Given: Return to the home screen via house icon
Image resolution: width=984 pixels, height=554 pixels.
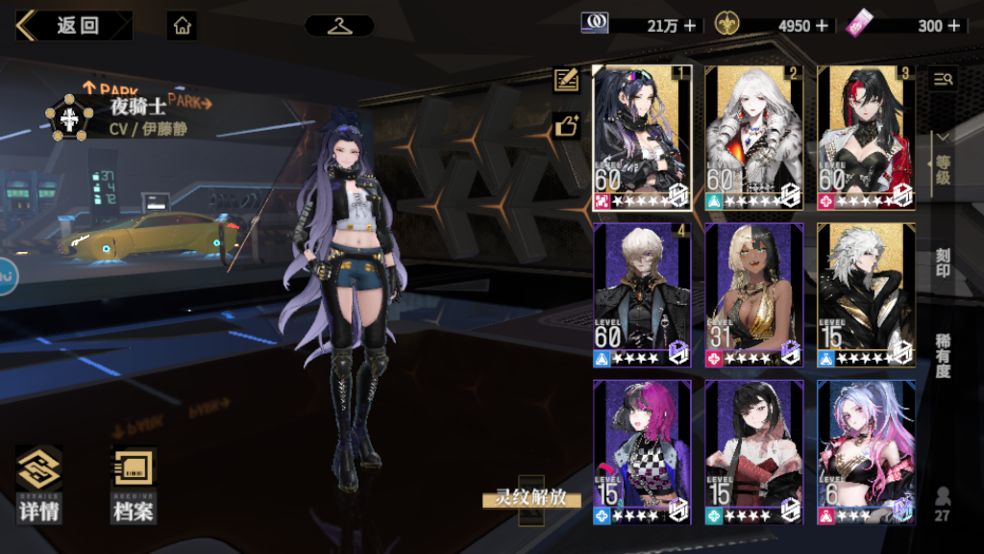Looking at the screenshot, I should pyautogui.click(x=182, y=26).
